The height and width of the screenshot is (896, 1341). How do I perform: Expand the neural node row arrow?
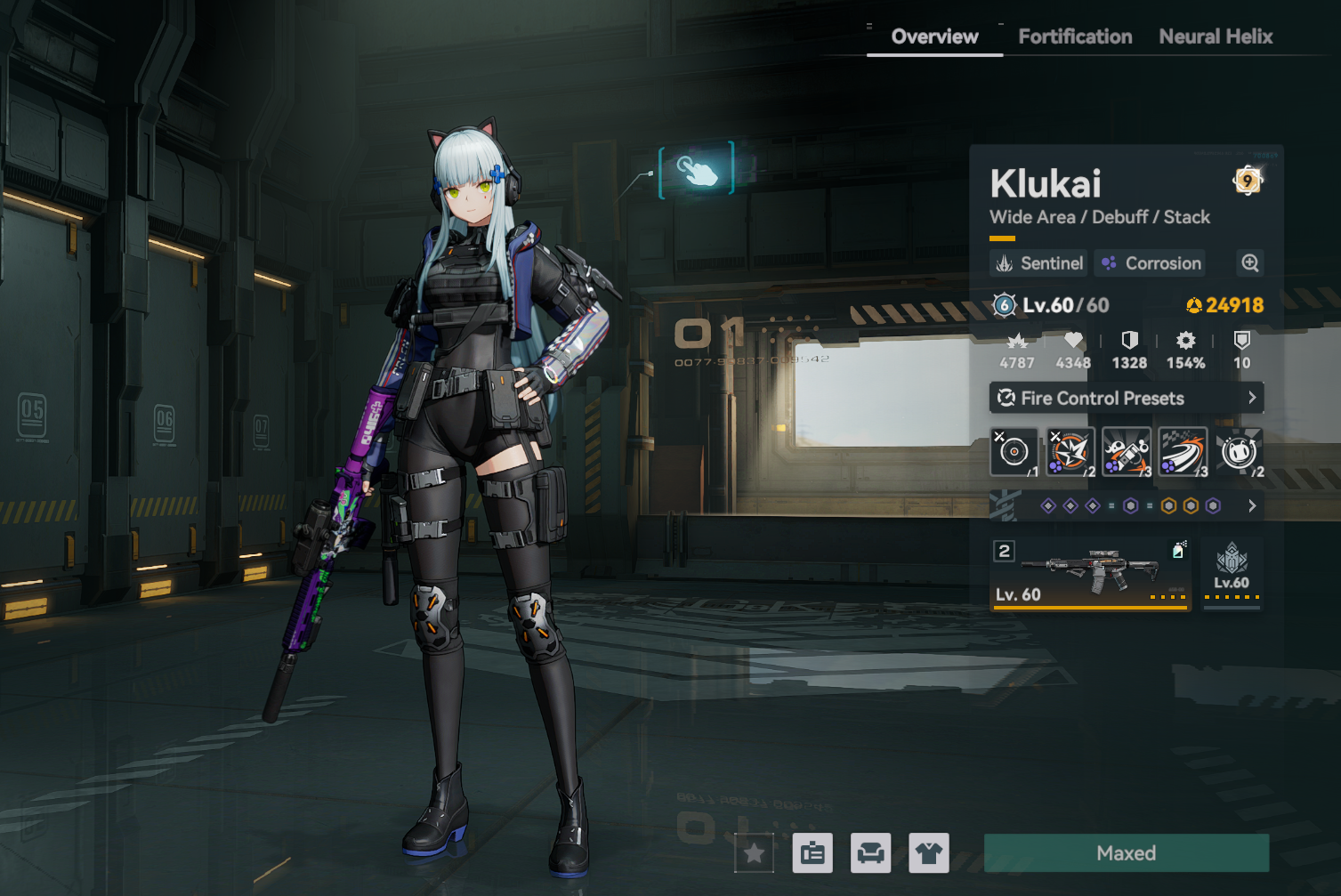1252,506
